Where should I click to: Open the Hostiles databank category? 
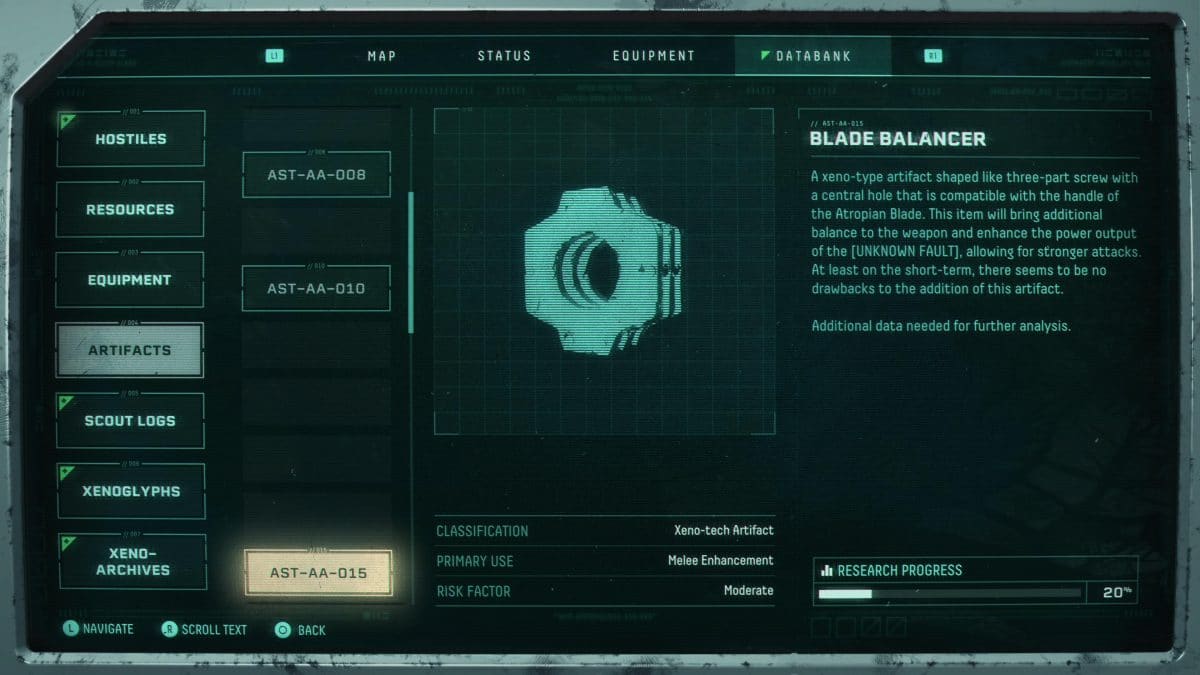pyautogui.click(x=131, y=139)
